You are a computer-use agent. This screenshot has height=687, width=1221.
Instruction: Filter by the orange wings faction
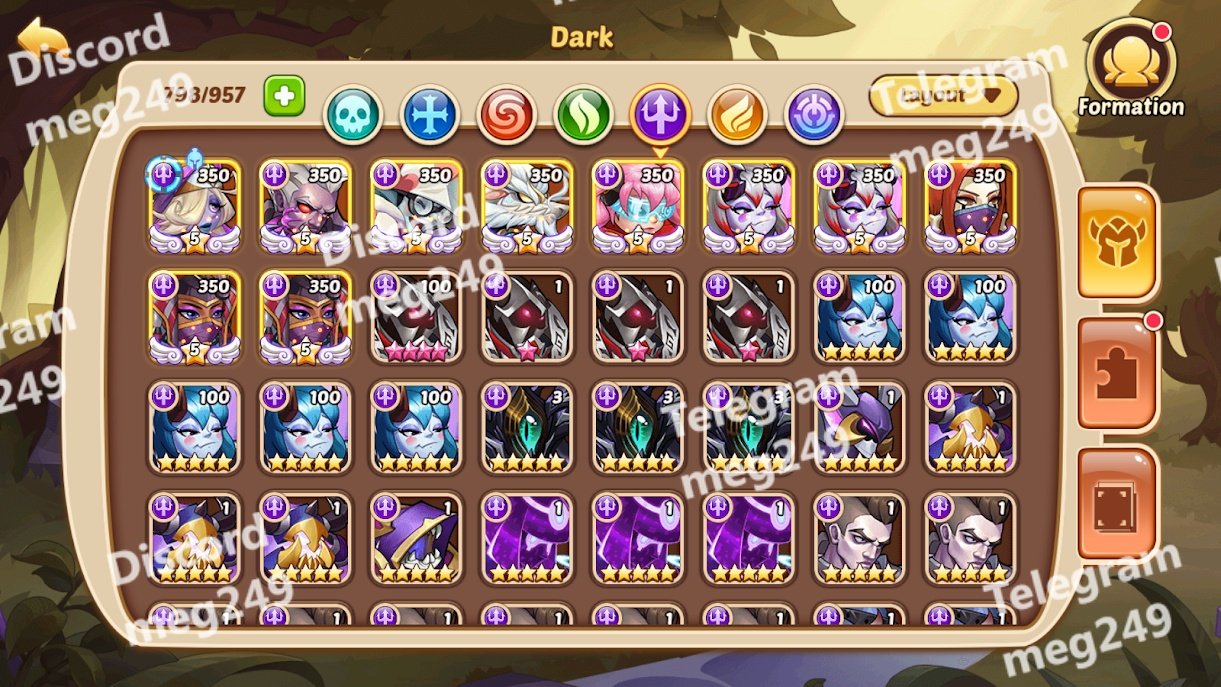[737, 115]
